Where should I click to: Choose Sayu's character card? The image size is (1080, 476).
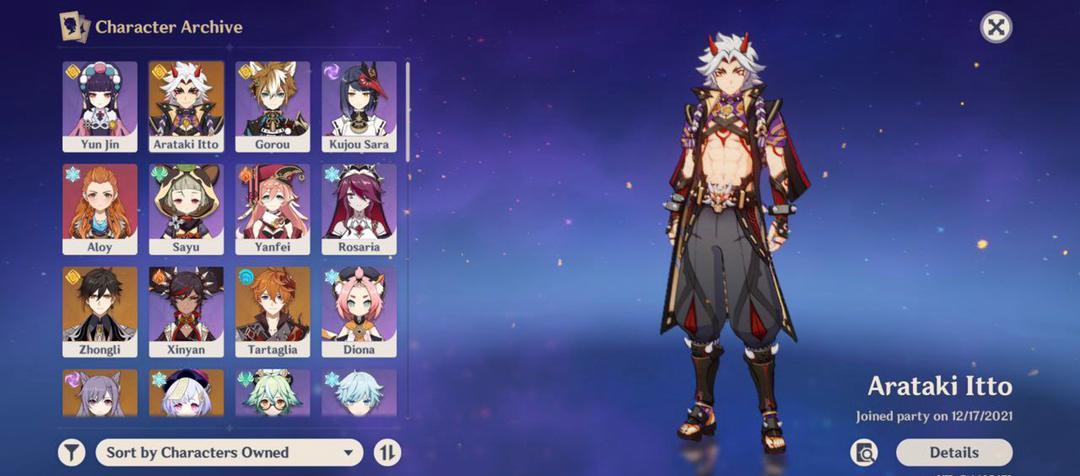coord(186,208)
